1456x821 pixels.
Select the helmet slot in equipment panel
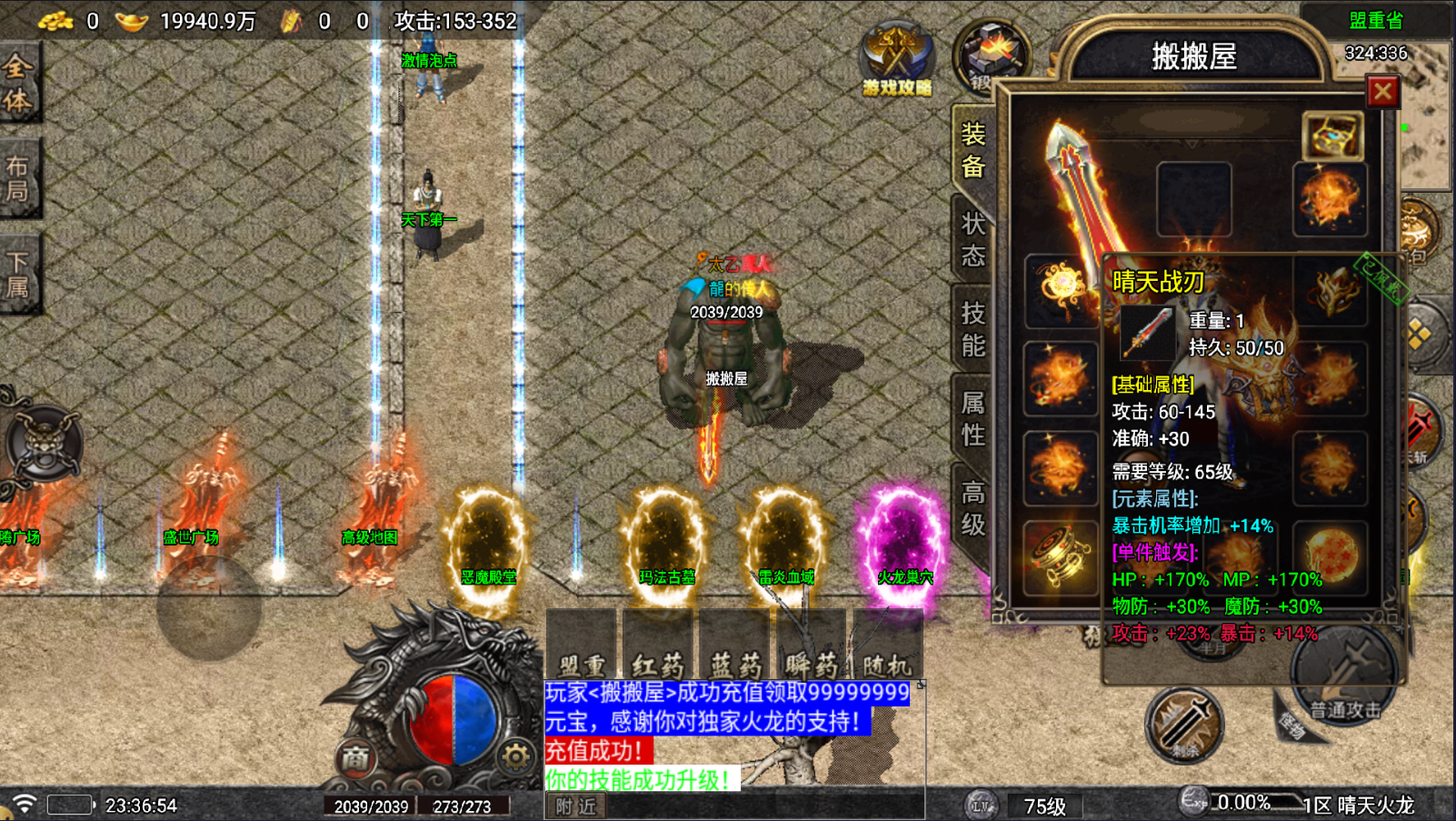[x=1193, y=199]
